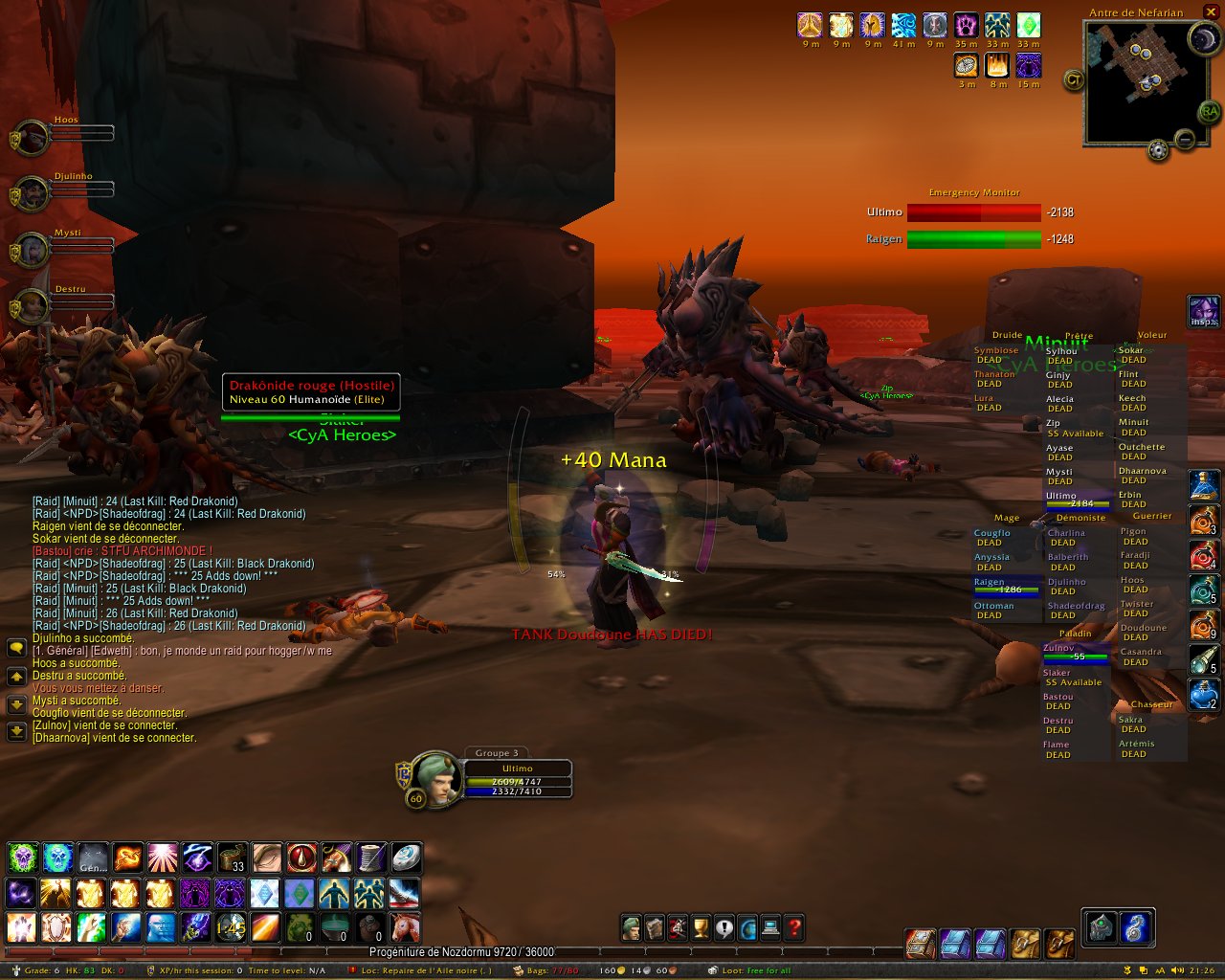Select Ultimo player portrait frame
This screenshot has width=1225, height=980.
[436, 778]
